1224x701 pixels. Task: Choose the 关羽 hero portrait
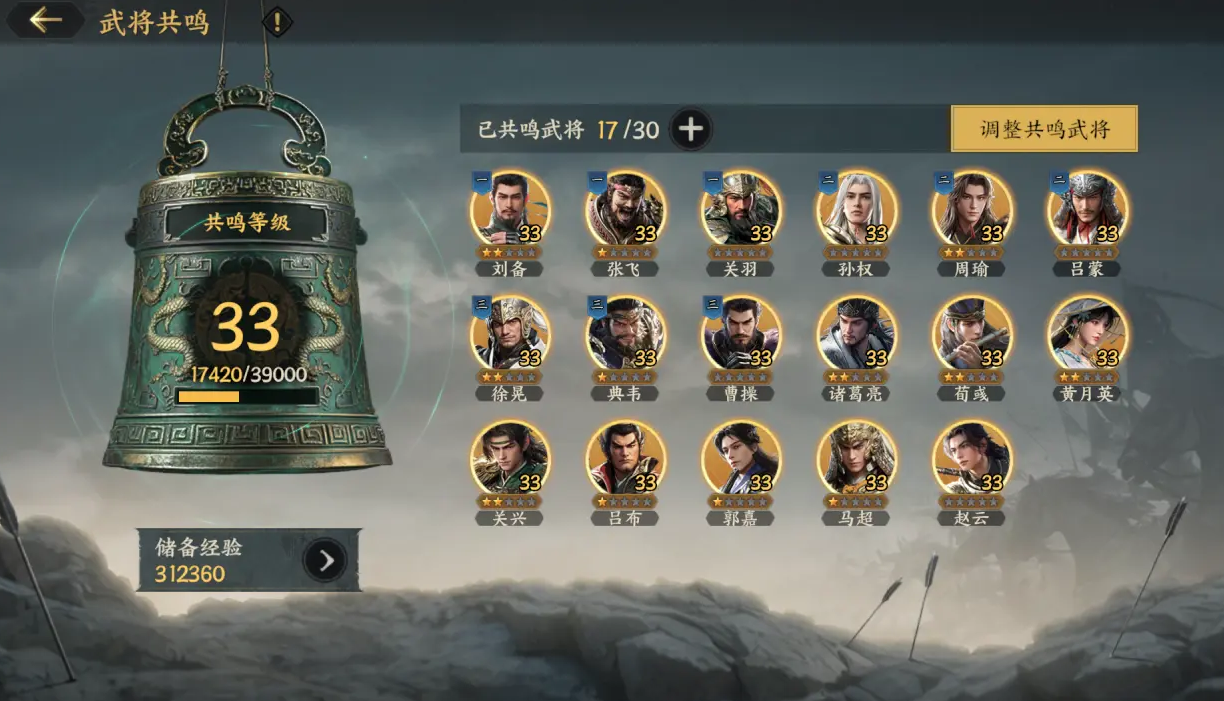(x=741, y=210)
